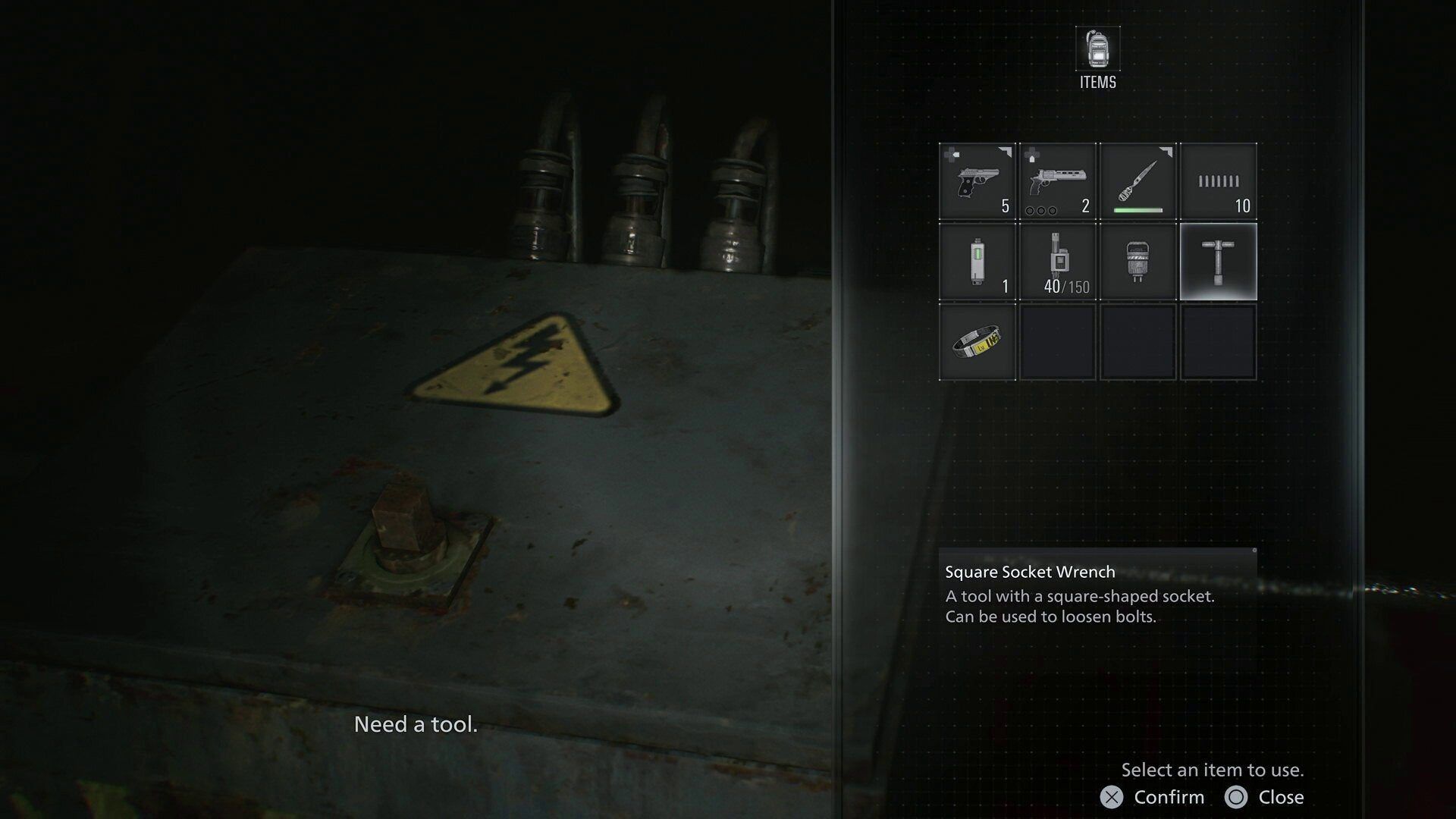Choose the item showing 40/150
This screenshot has width=1456, height=819.
tap(1057, 262)
